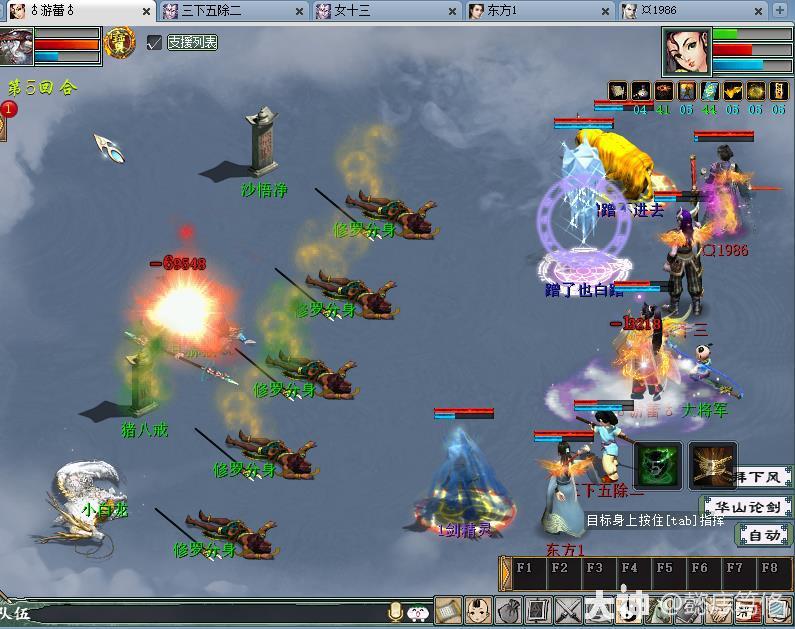Image resolution: width=795 pixels, height=629 pixels.
Task: Open the scroll icon in bottom toolbar
Action: [x=449, y=608]
